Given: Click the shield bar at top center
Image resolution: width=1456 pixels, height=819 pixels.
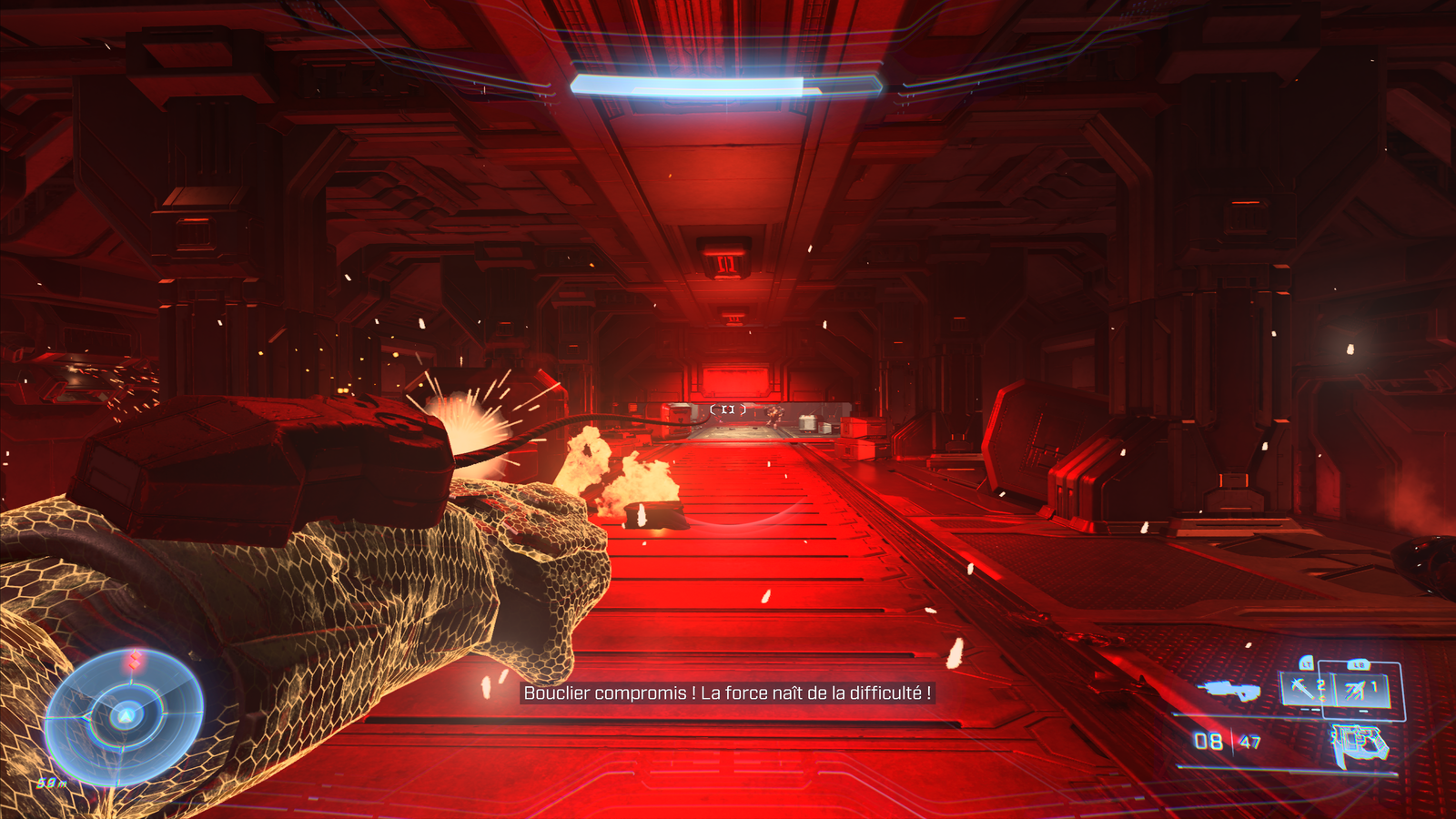Looking at the screenshot, I should coord(728,84).
